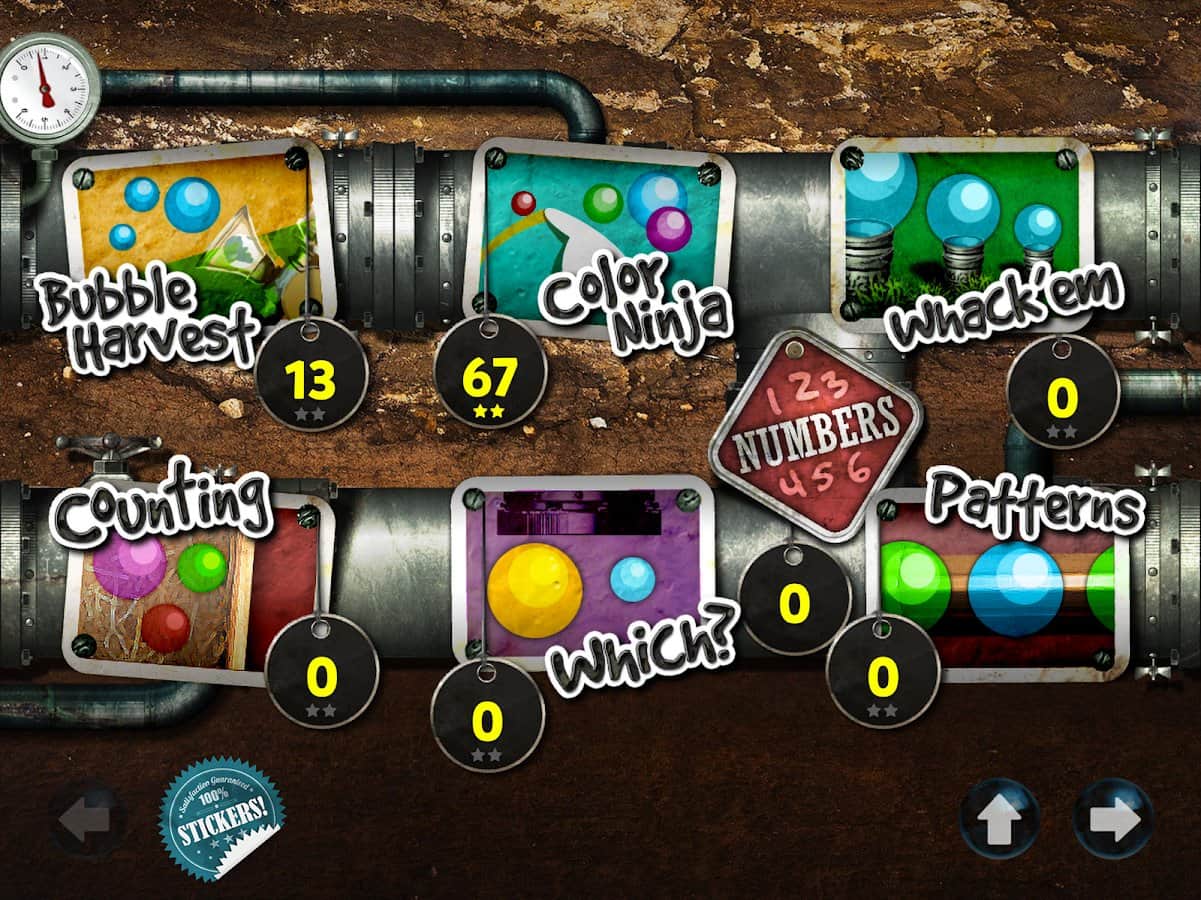The width and height of the screenshot is (1201, 900).
Task: Tap the up arrow navigation button
Action: (x=999, y=820)
